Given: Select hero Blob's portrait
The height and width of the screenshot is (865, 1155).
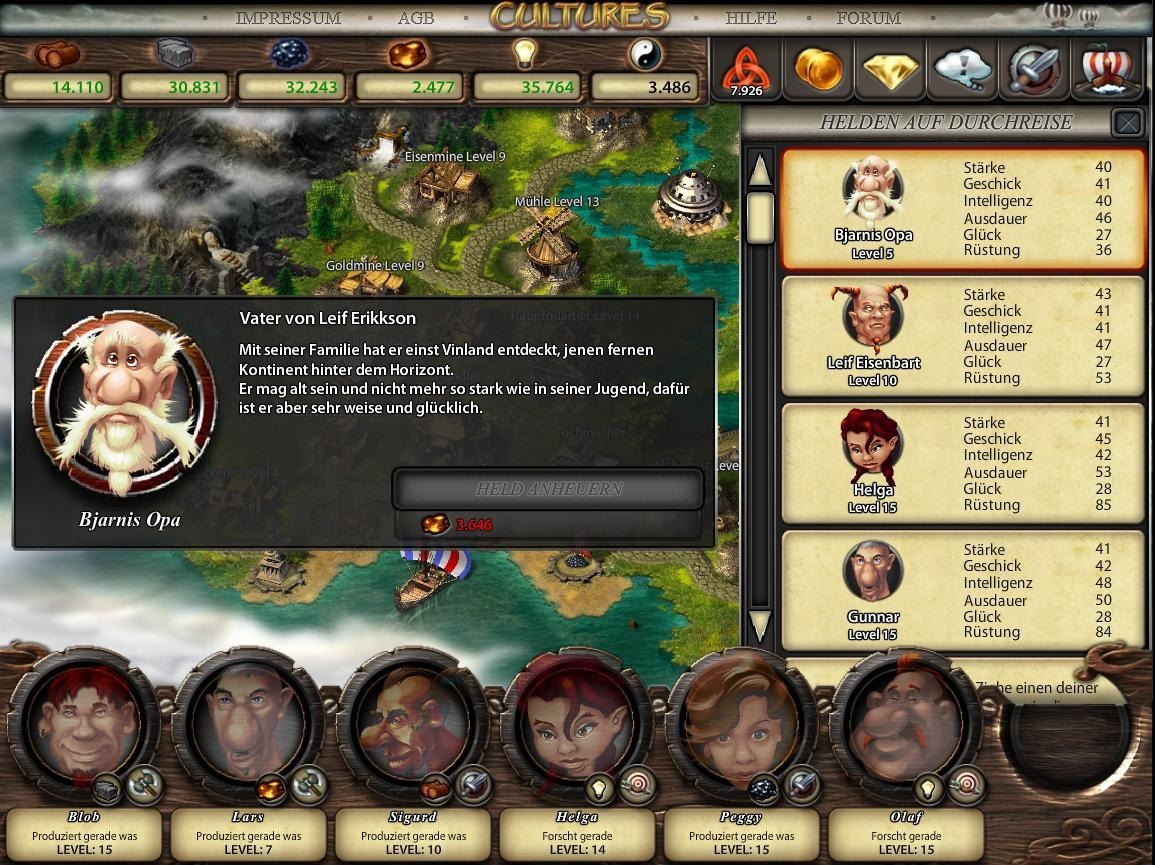Looking at the screenshot, I should coord(83,718).
